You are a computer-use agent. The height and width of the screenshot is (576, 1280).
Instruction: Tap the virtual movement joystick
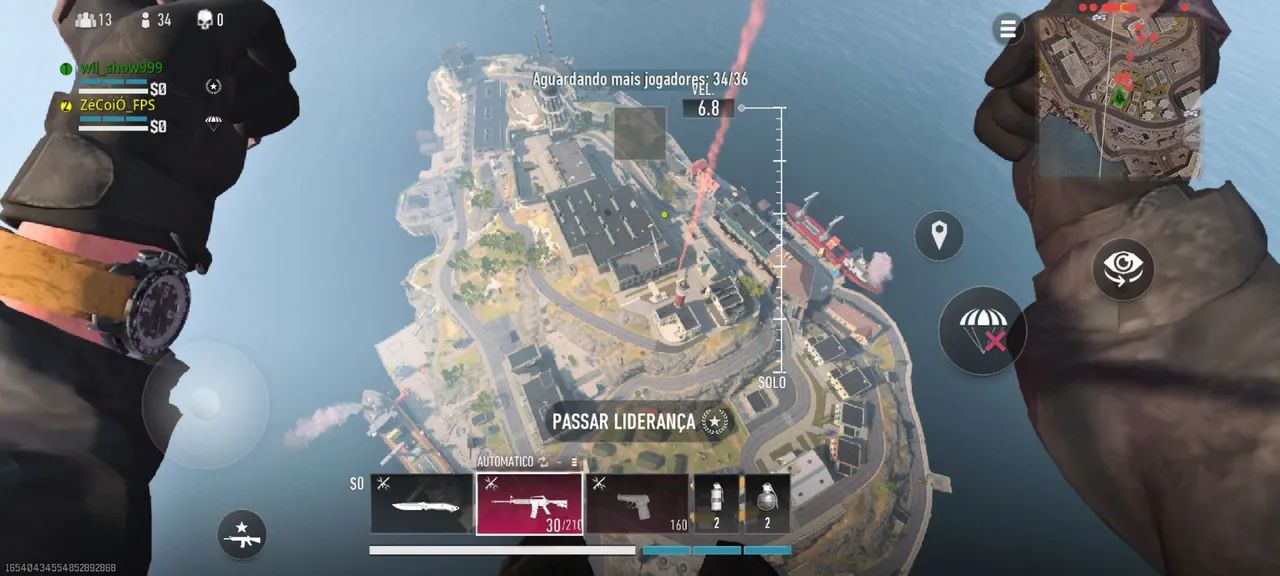tap(205, 404)
